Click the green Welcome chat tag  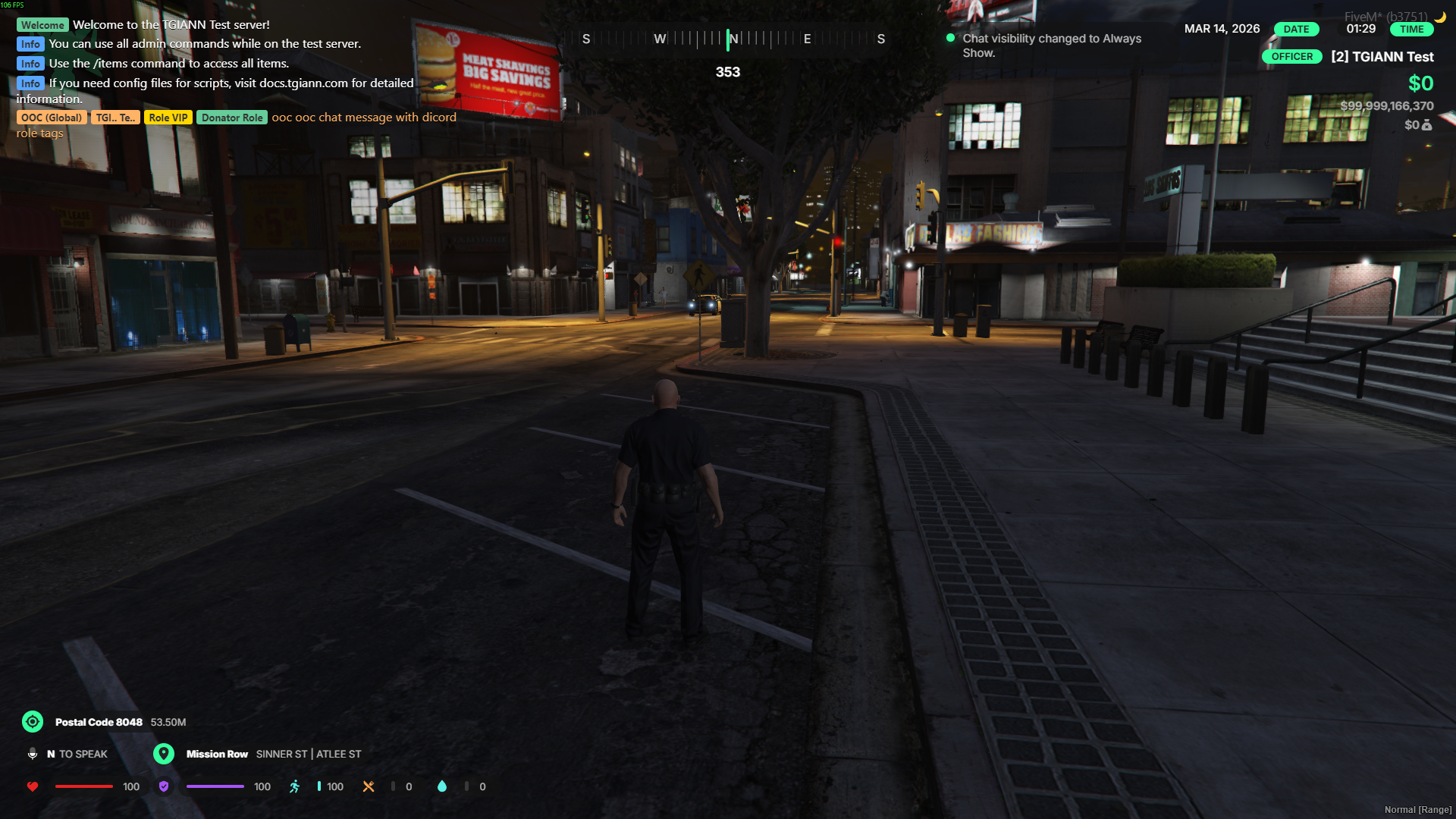(42, 25)
